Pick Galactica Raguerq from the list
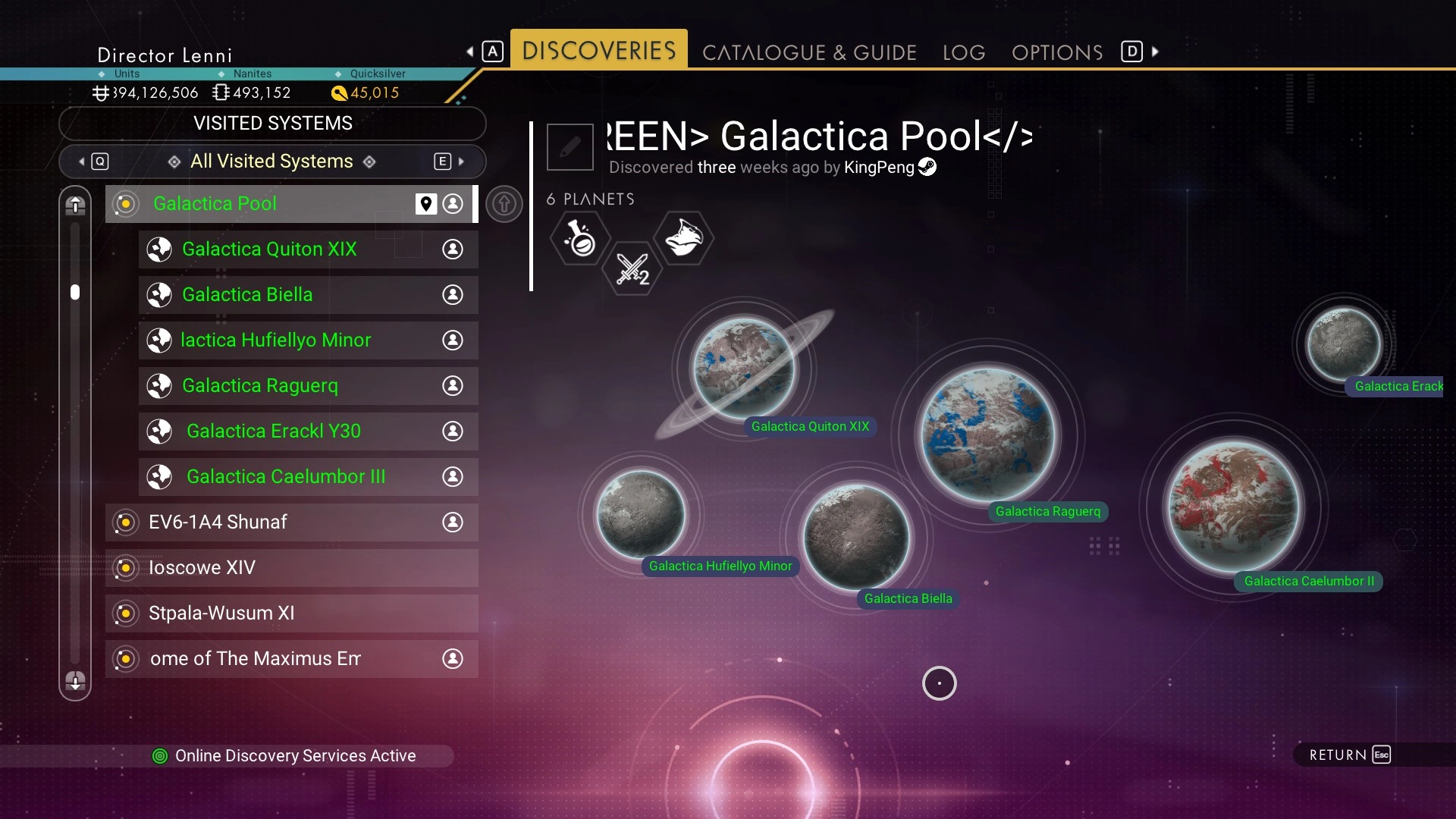1456x819 pixels. point(288,386)
